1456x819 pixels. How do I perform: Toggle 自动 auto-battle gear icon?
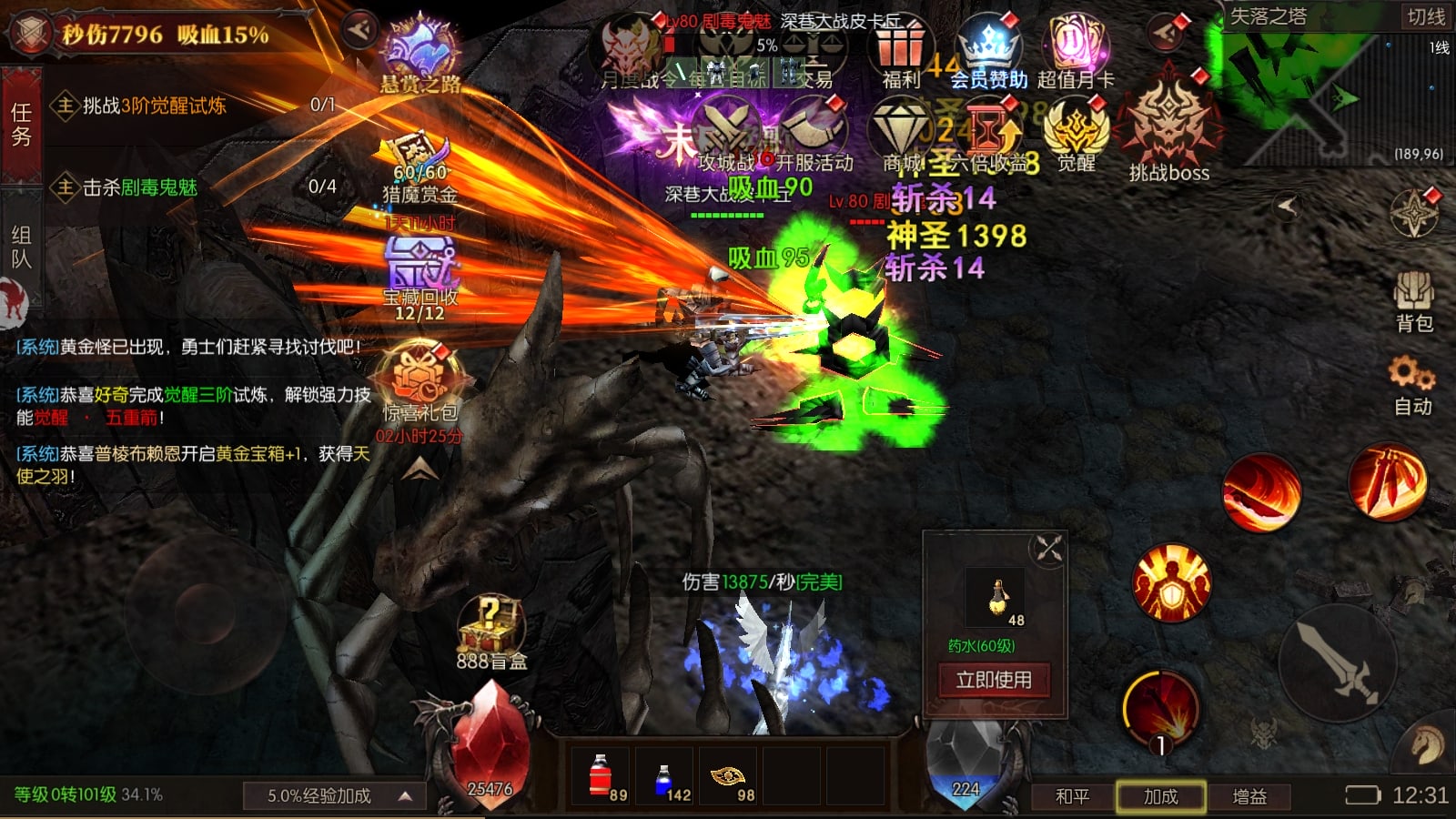(1411, 384)
